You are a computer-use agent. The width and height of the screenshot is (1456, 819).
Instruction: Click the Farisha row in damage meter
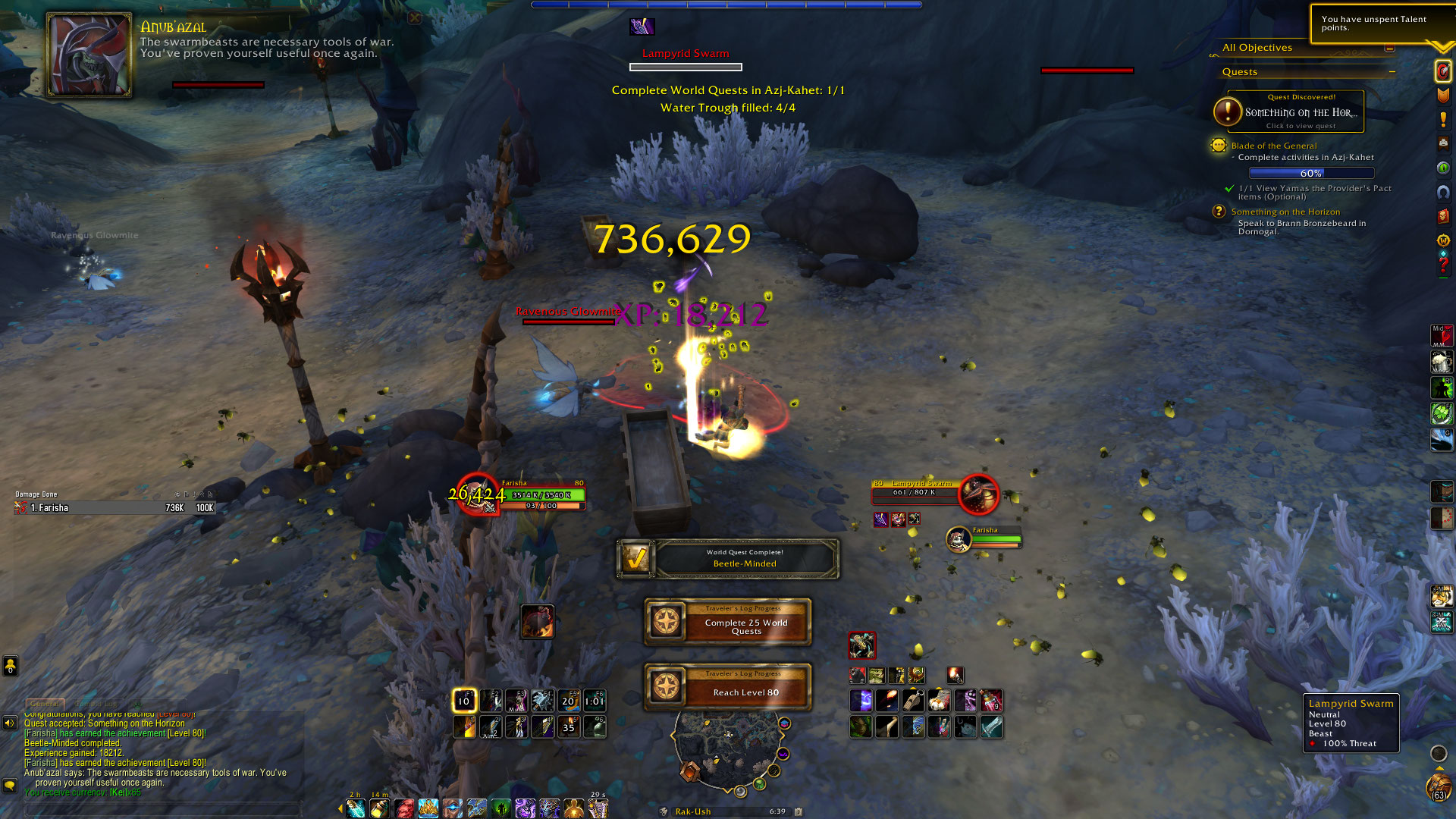point(114,508)
